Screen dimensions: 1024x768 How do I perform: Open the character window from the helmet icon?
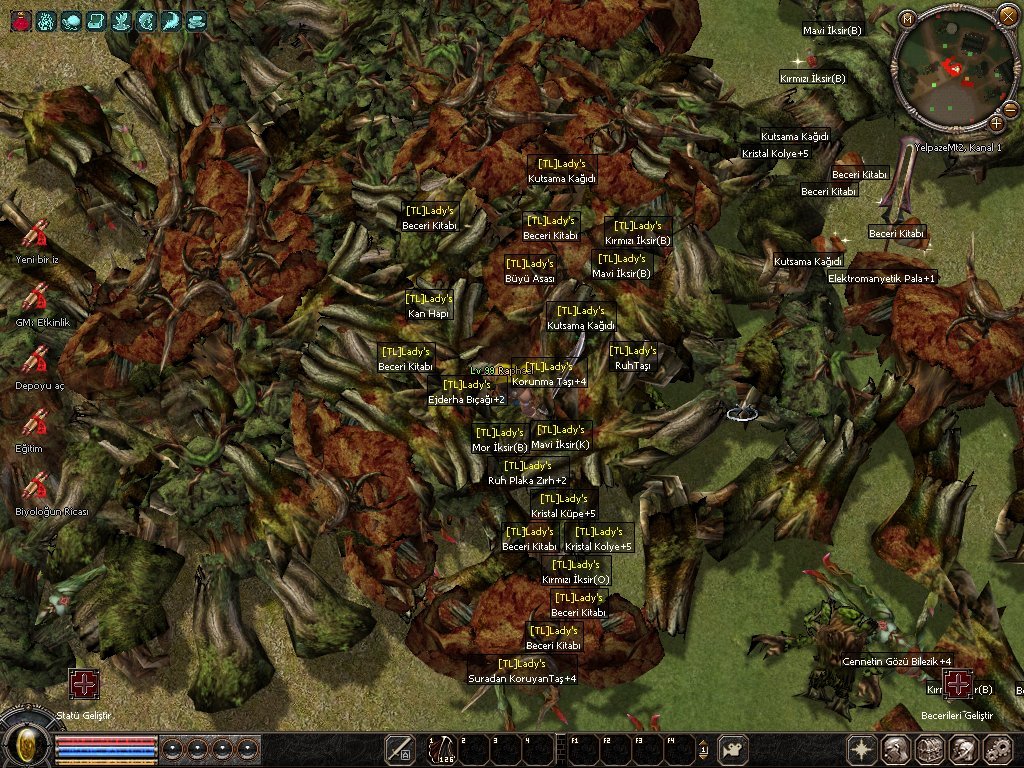(x=895, y=749)
